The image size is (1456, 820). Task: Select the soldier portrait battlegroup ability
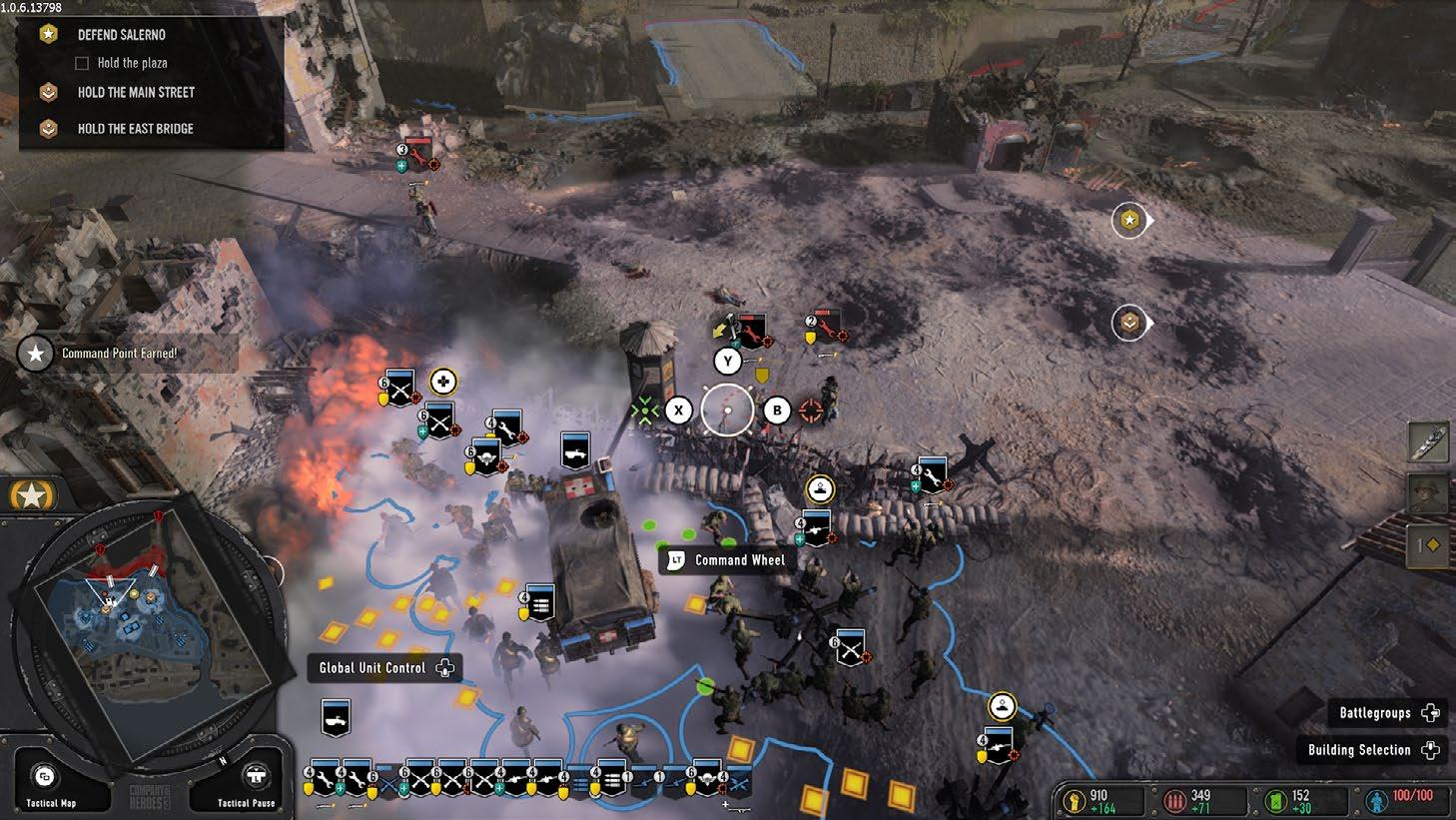click(x=1428, y=494)
